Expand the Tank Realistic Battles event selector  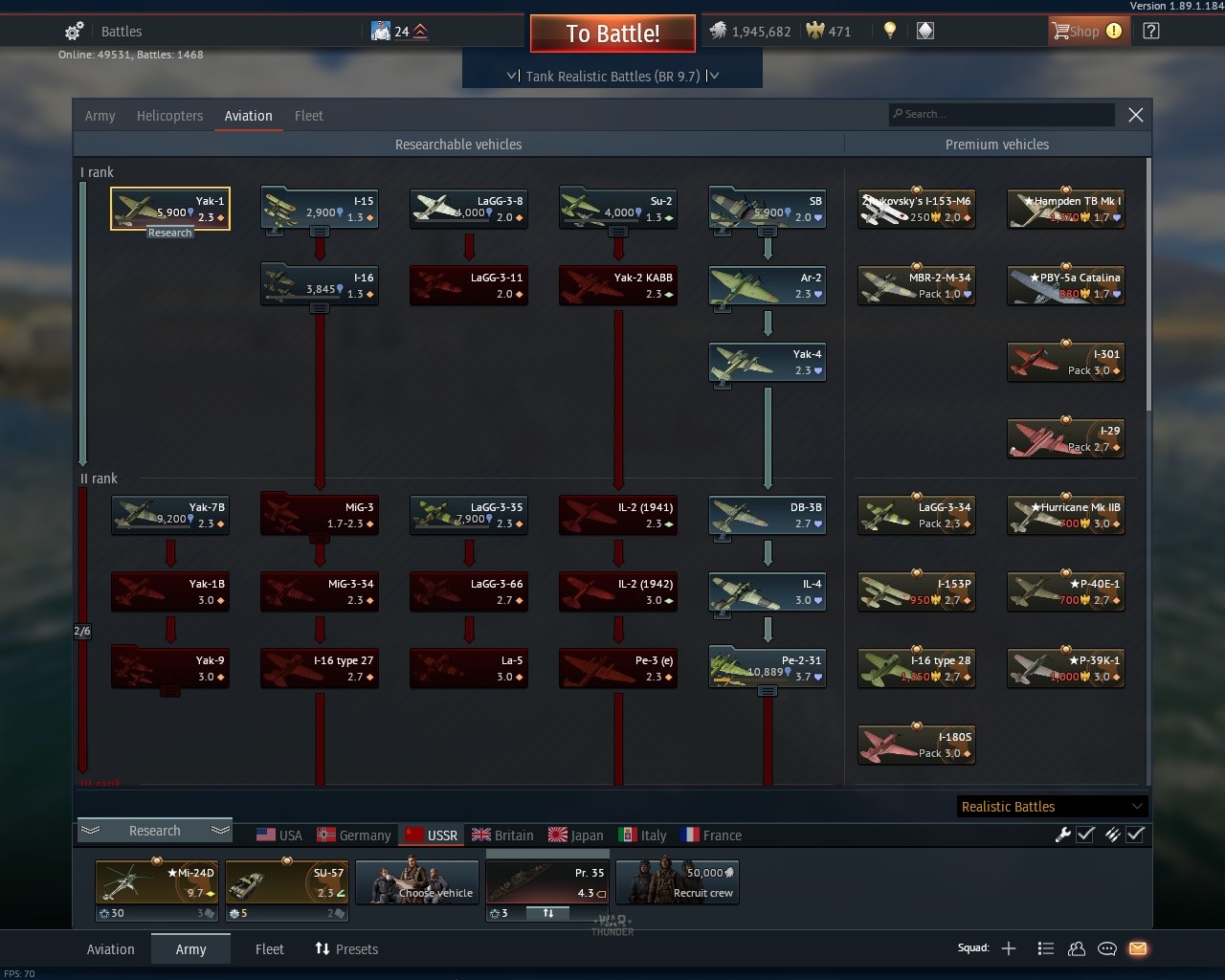(x=612, y=76)
